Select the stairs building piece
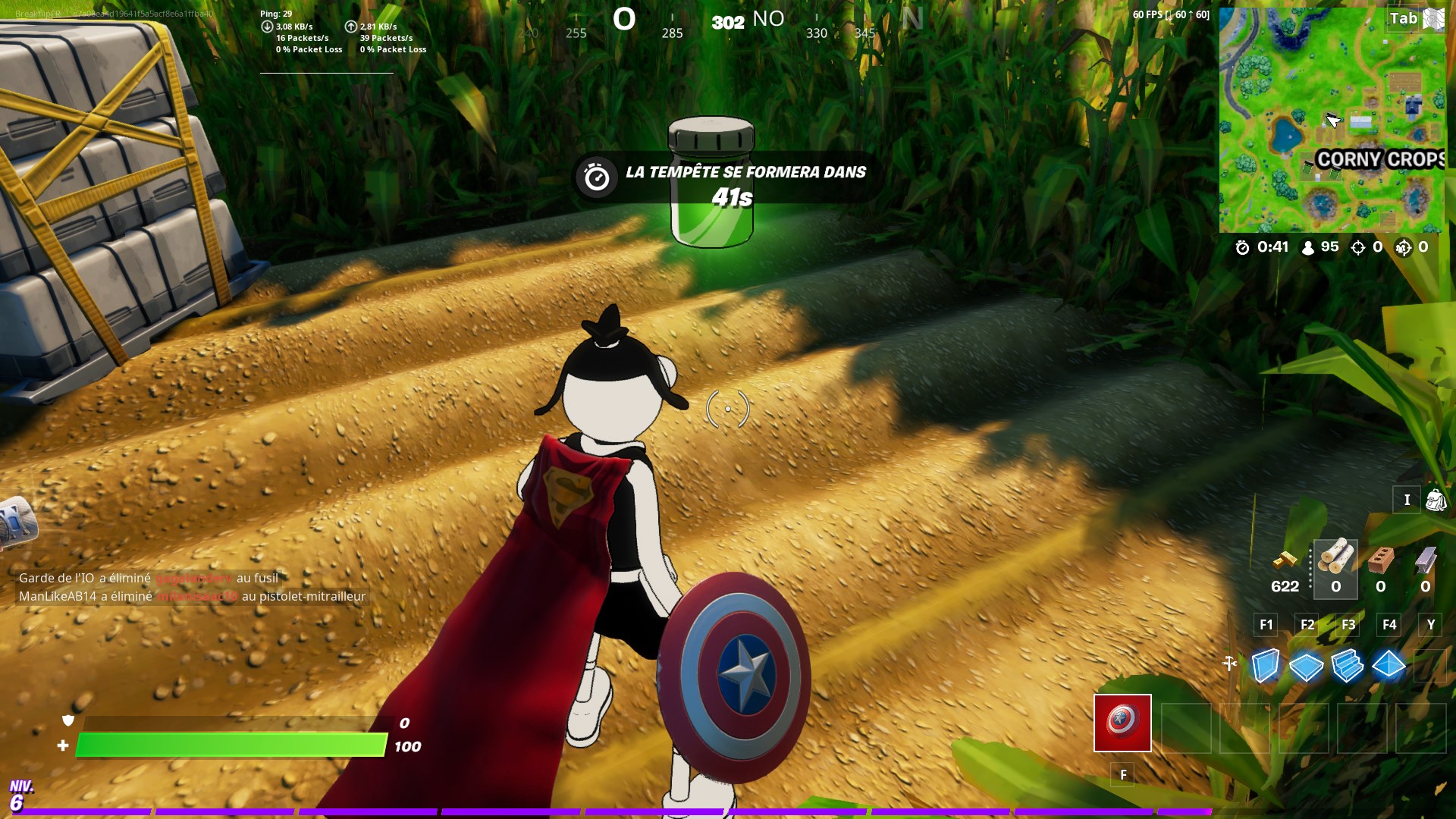The image size is (1456, 819). click(1348, 666)
